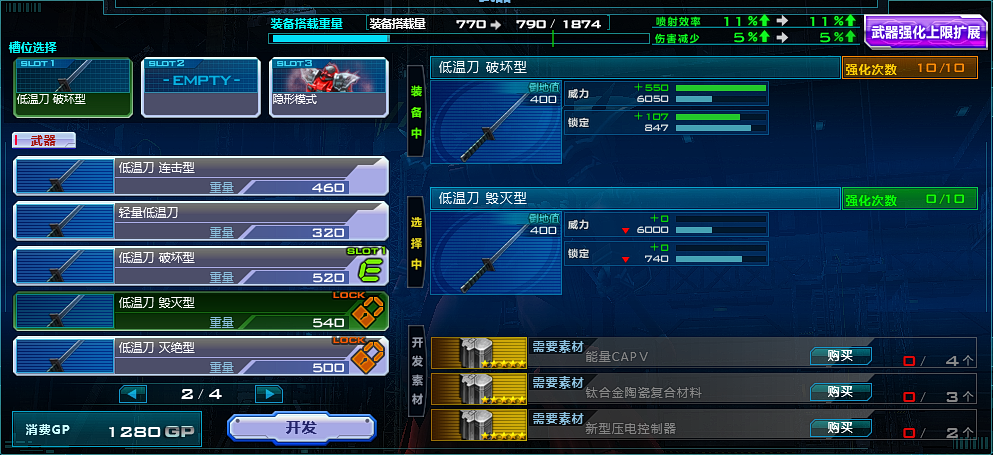The width and height of the screenshot is (993, 455).
Task: Buy the 钛合金陶瓷复合材料 material
Action: pyautogui.click(x=840, y=391)
